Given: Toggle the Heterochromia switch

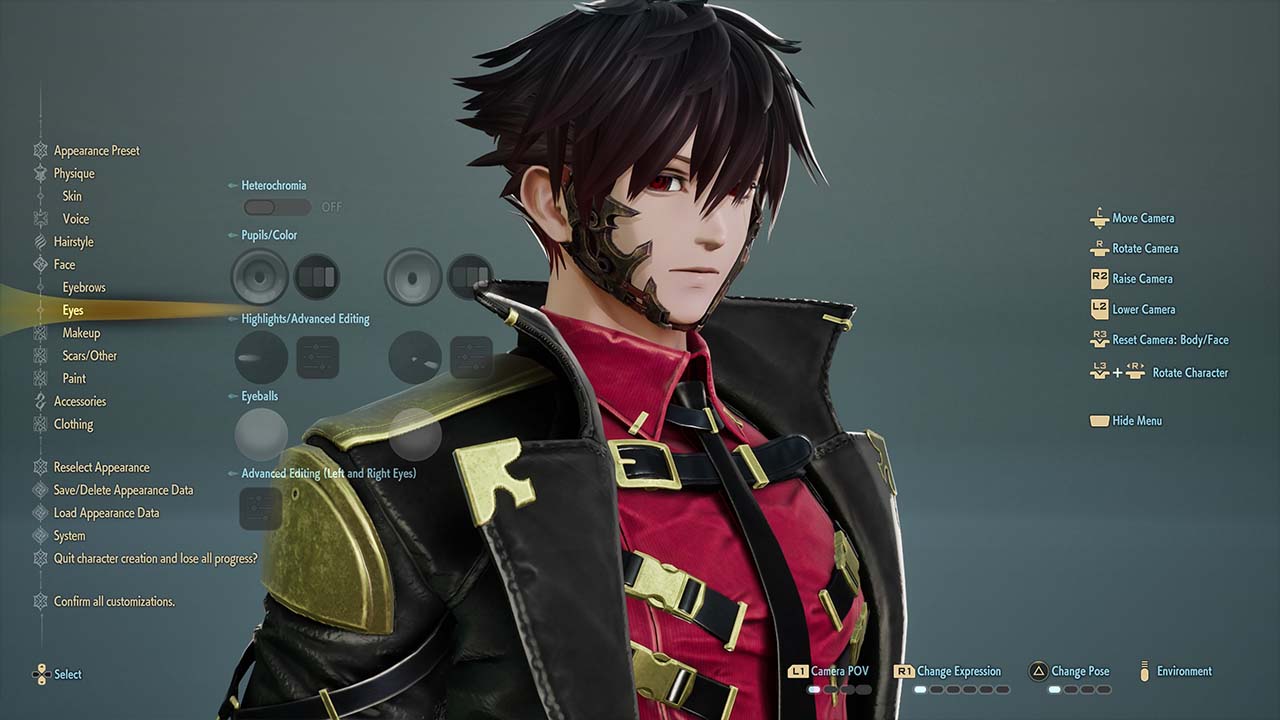Looking at the screenshot, I should click(x=277, y=207).
